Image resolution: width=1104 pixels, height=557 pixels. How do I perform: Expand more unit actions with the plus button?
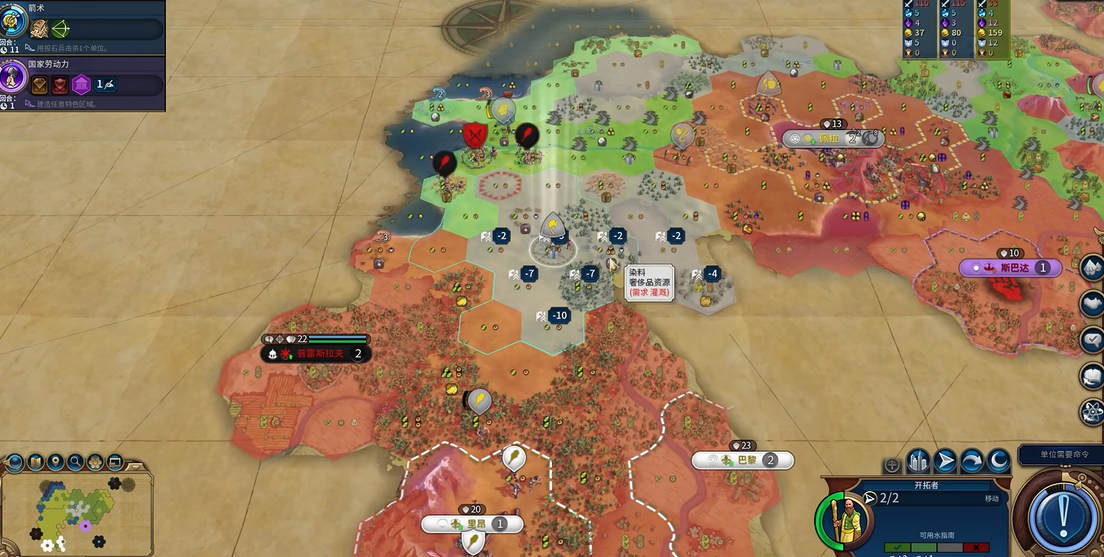891,465
